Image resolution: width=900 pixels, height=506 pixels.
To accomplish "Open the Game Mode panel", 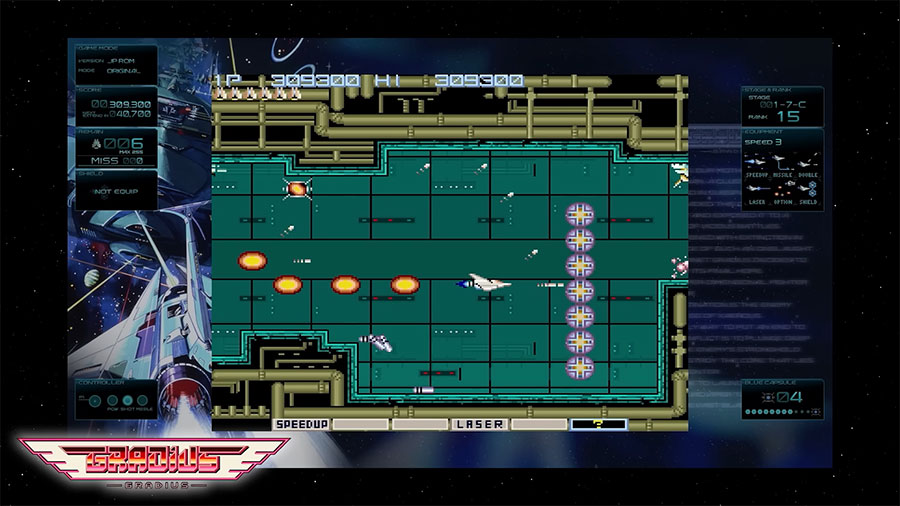I will 116,62.
